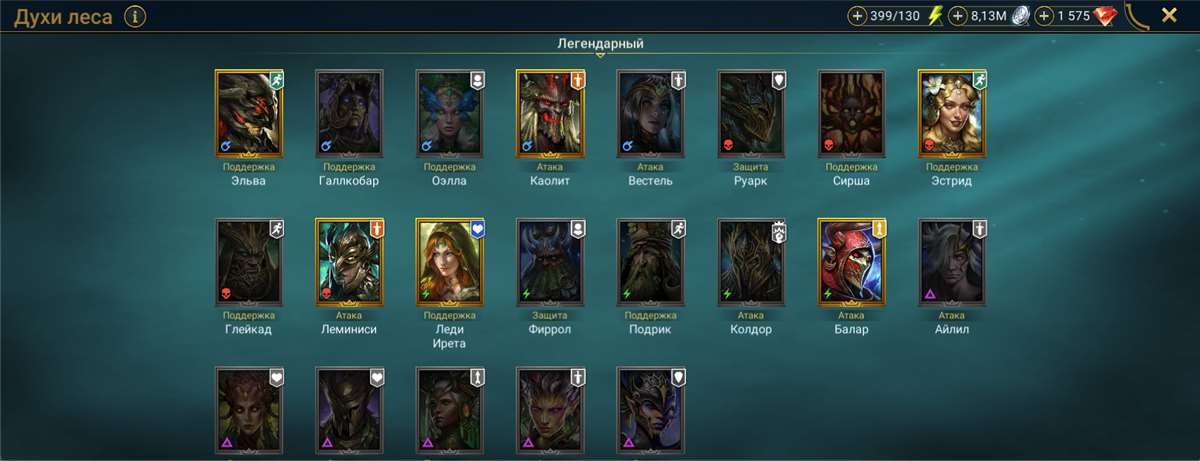Image resolution: width=1200 pixels, height=461 pixels.
Task: Select Леди Ирета portrait
Action: [x=450, y=262]
